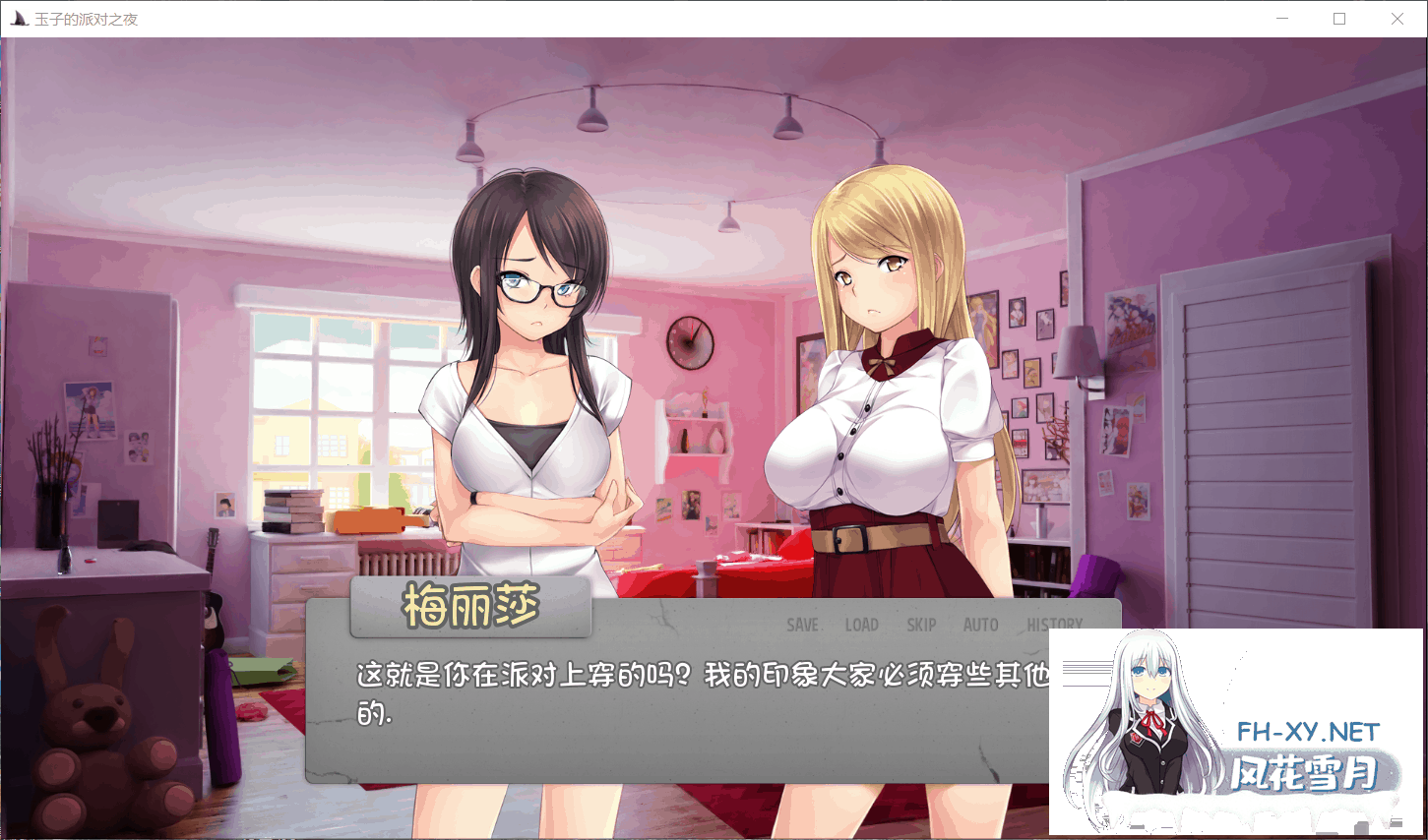1428x840 pixels.
Task: Toggle AUTO dialogue advance
Action: [x=980, y=625]
